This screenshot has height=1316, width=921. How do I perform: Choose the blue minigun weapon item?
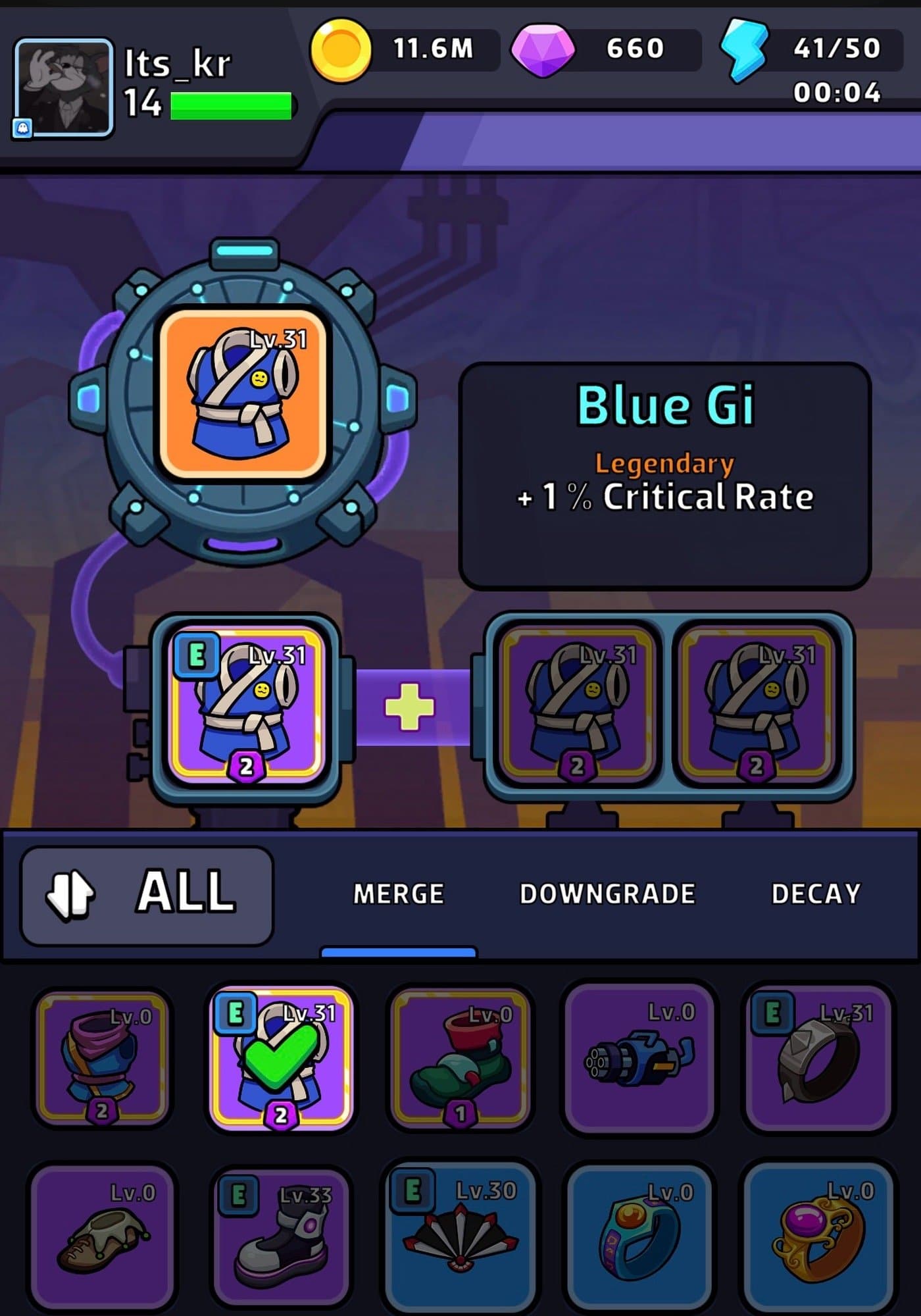(x=639, y=1057)
